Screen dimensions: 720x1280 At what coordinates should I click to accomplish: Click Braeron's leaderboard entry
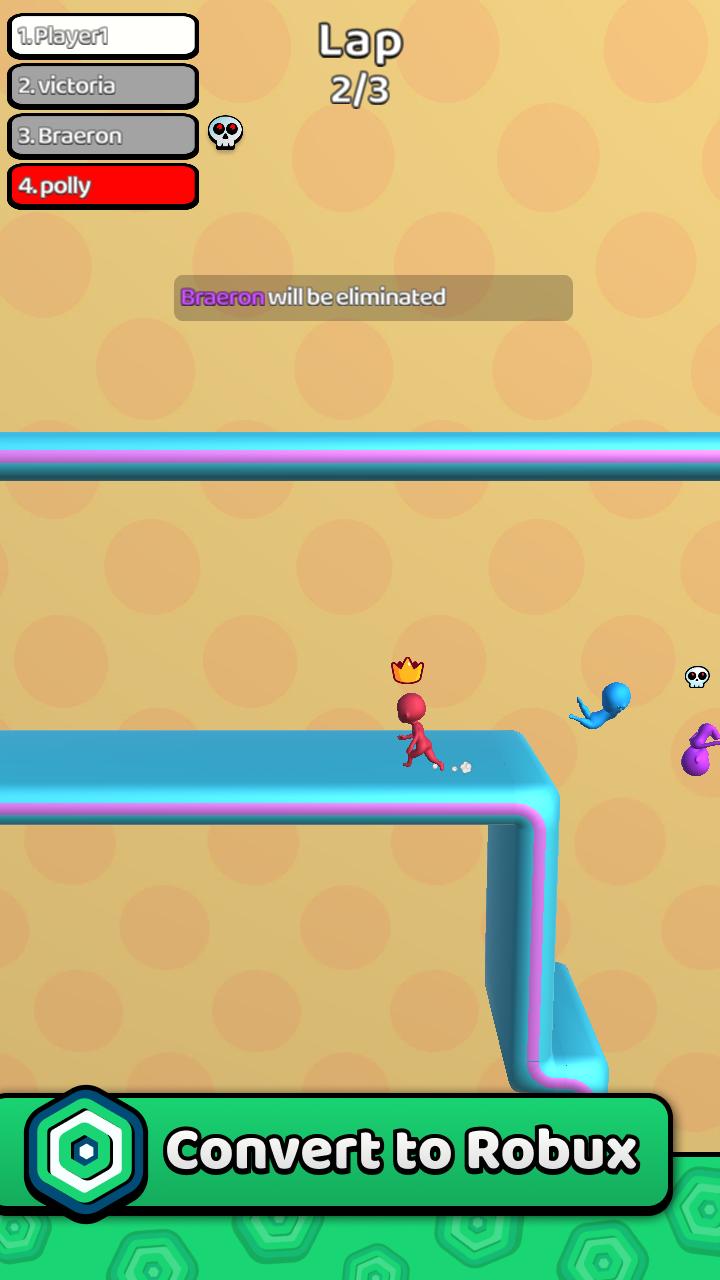tap(103, 136)
